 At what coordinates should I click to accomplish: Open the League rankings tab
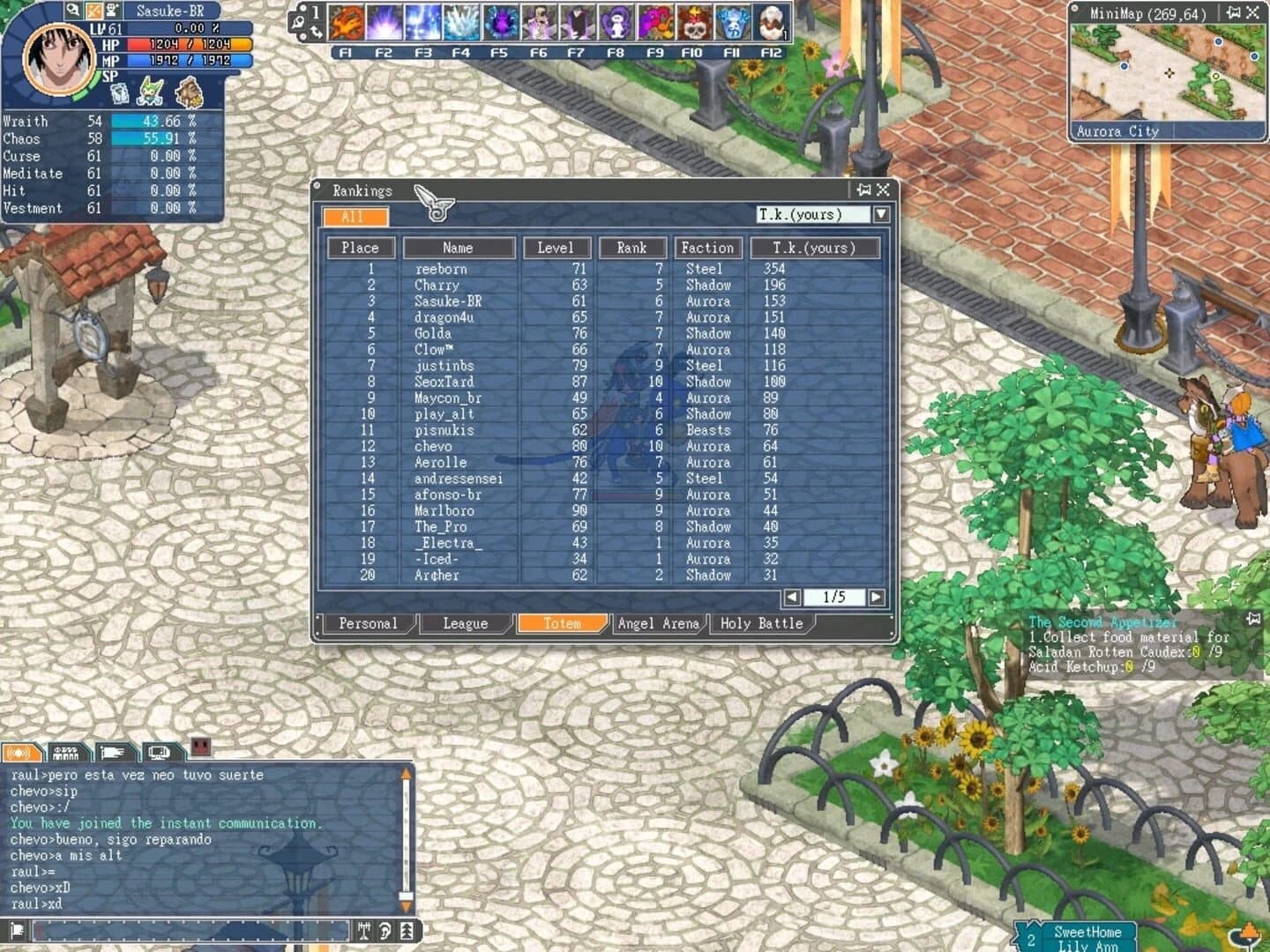click(464, 623)
